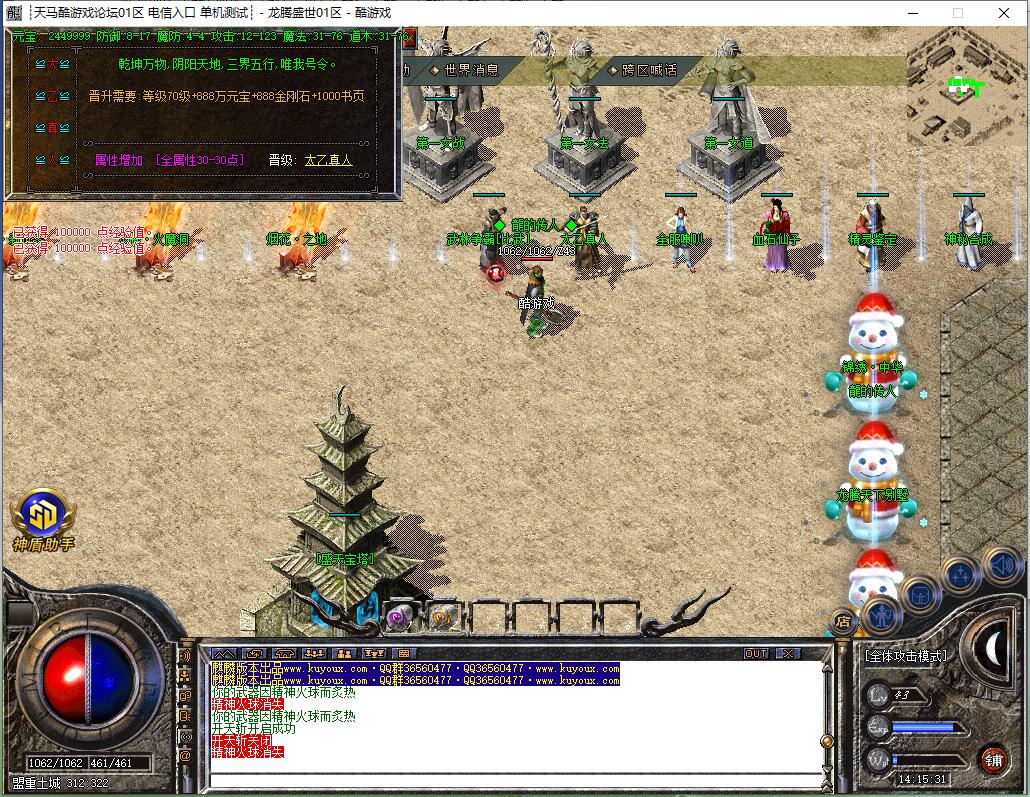Switch the 全体攻击模式 attack mode

(x=905, y=656)
